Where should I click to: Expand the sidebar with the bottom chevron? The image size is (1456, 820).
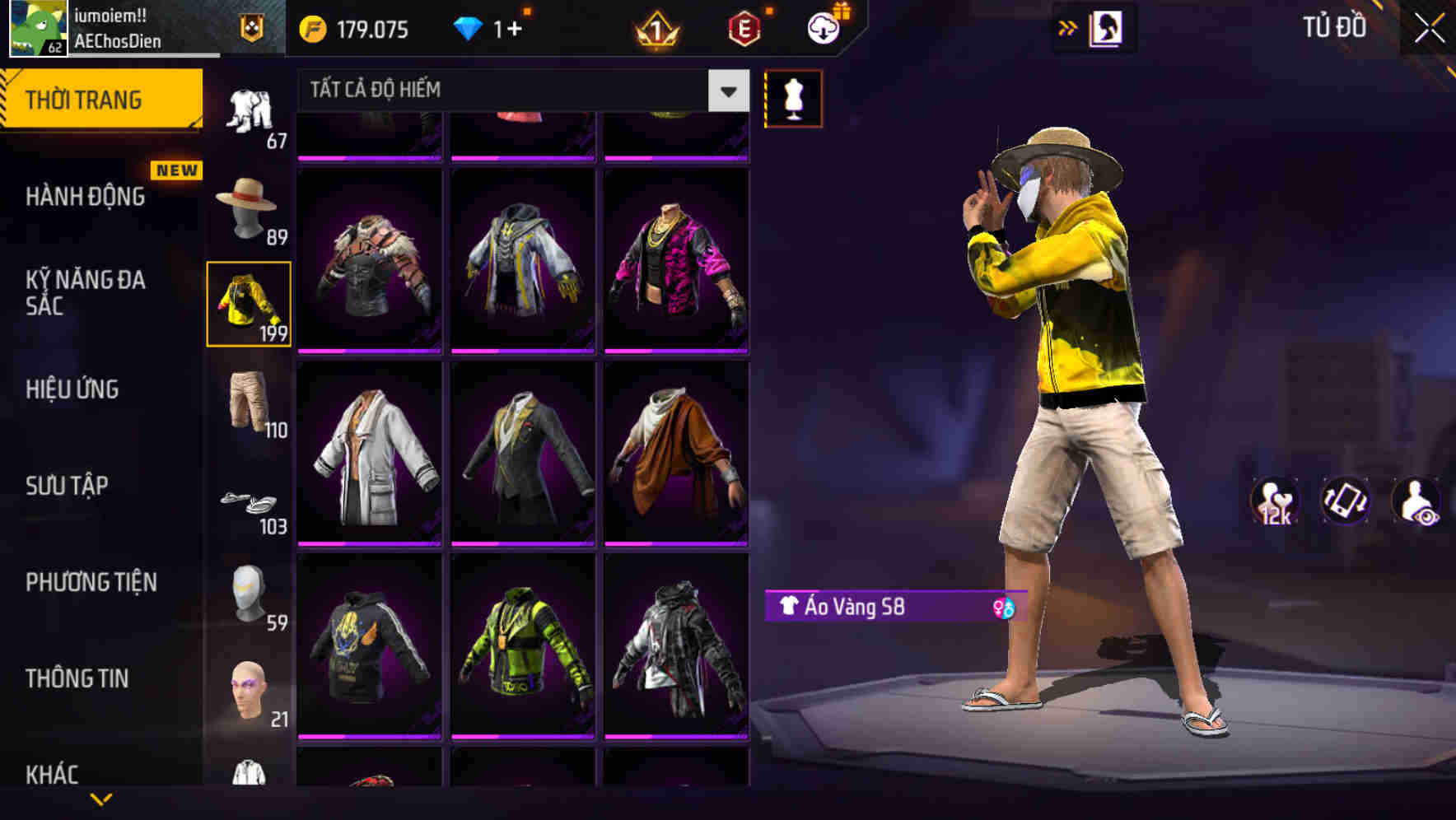[x=103, y=800]
